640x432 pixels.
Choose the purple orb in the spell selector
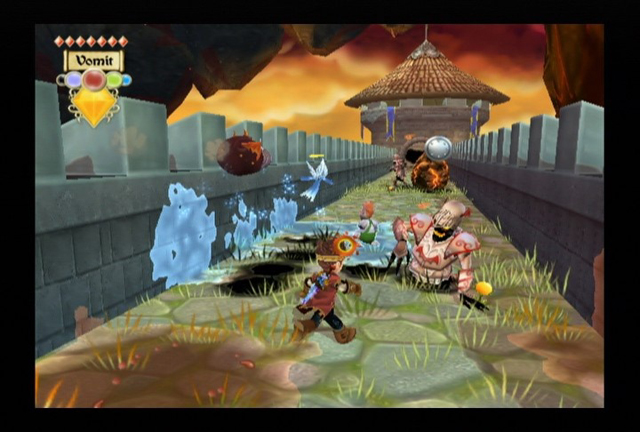pyautogui.click(x=73, y=80)
